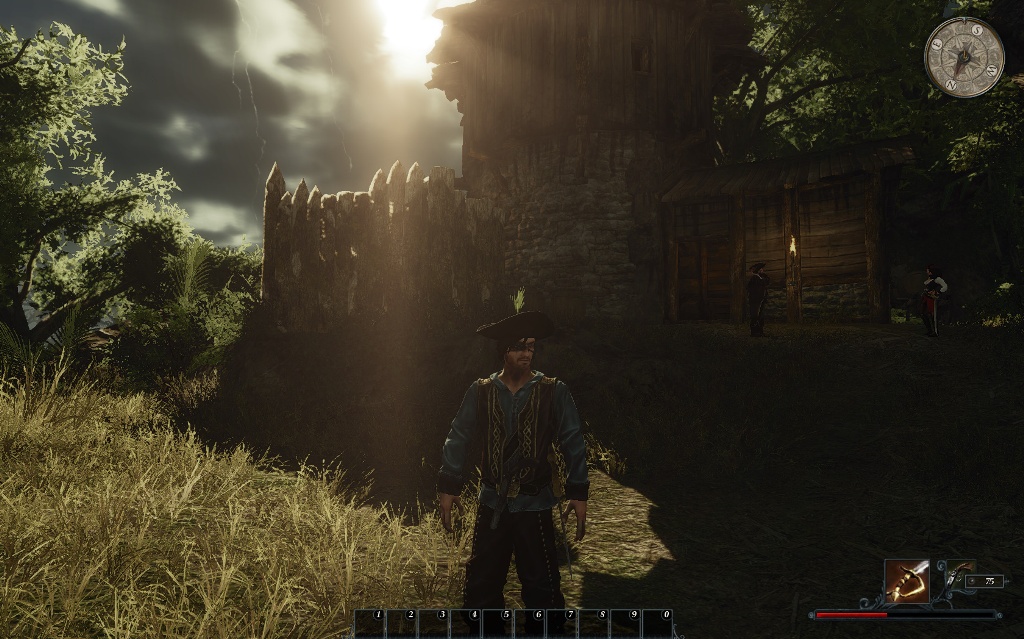Select the equipped sword weapon icon

point(906,581)
